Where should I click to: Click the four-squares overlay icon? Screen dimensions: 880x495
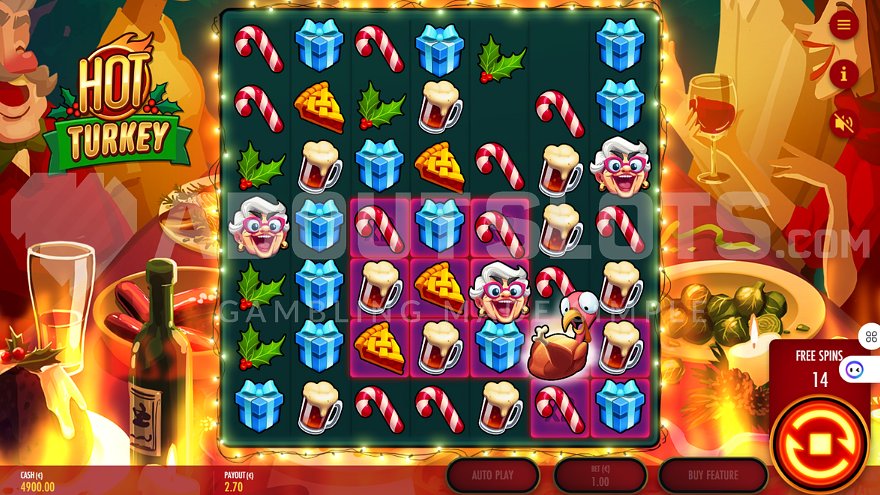pyautogui.click(x=869, y=336)
